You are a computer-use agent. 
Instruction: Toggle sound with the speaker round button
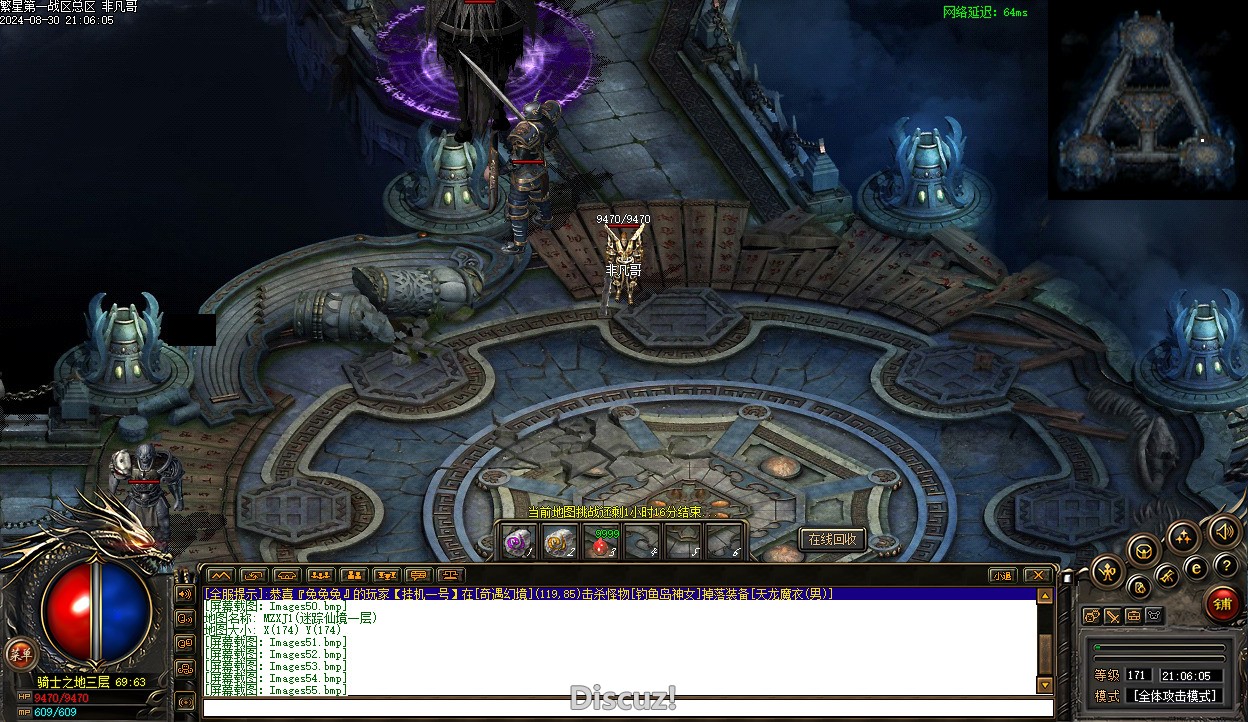1223,531
